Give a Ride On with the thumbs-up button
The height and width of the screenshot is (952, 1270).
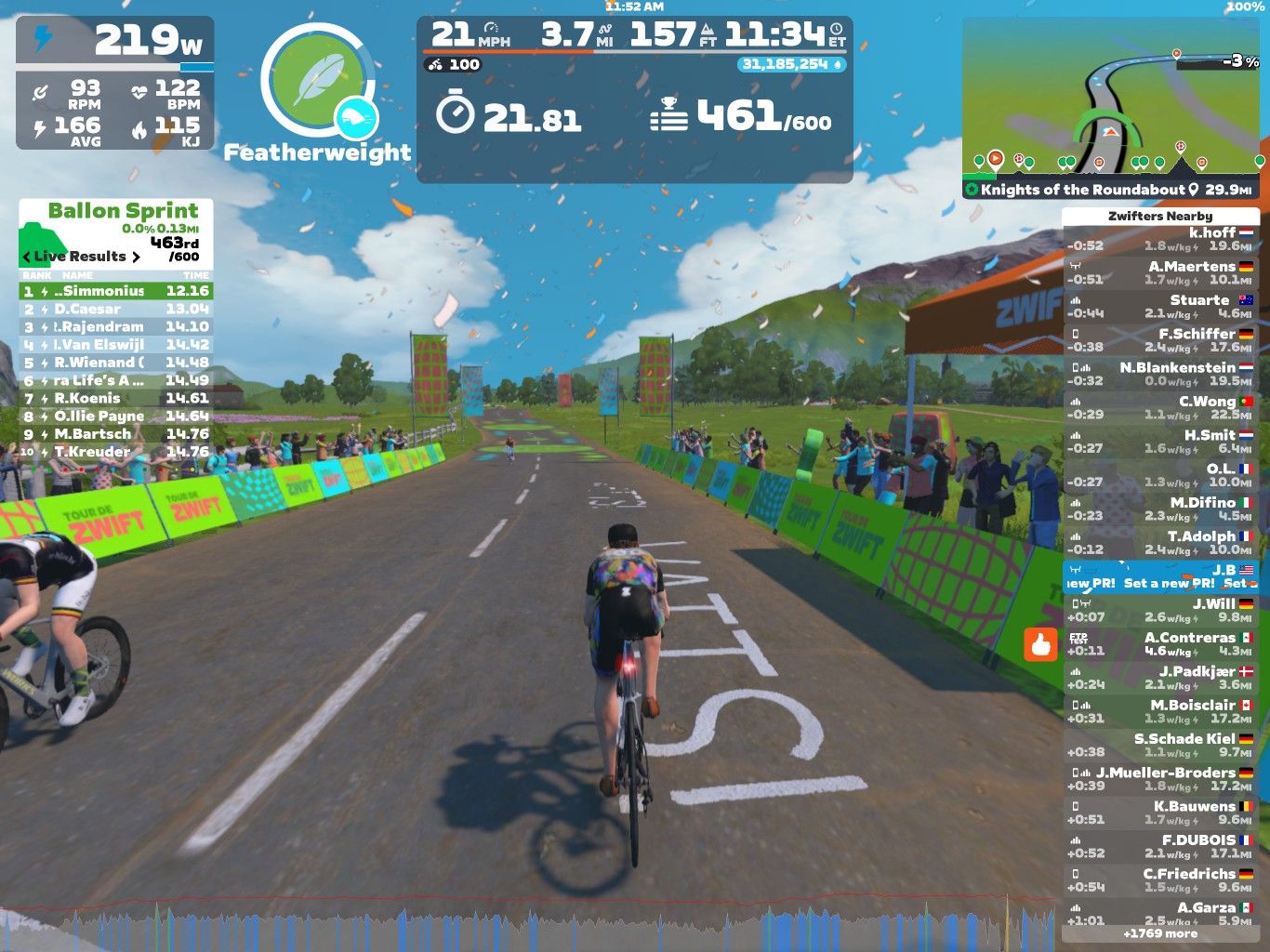click(1040, 643)
